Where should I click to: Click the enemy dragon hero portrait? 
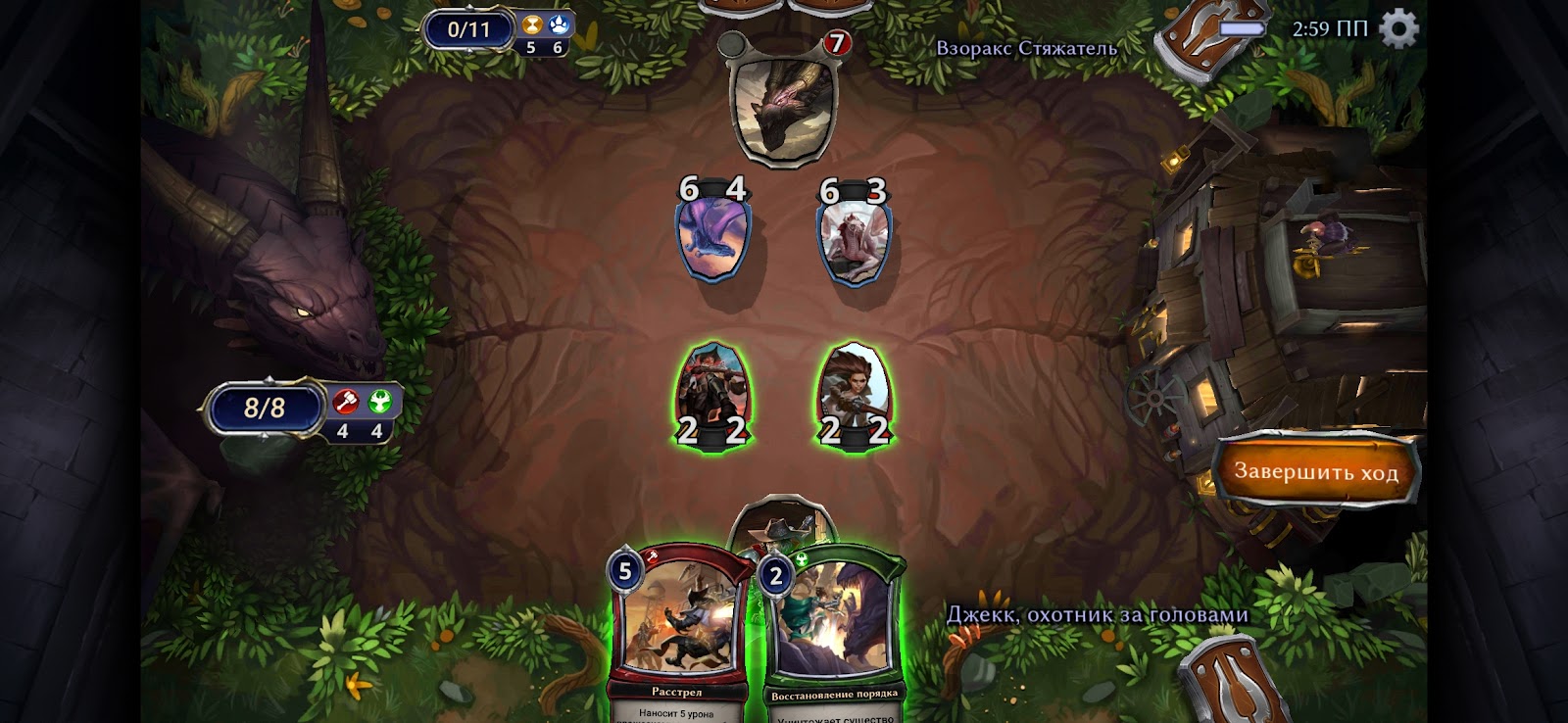click(x=782, y=110)
